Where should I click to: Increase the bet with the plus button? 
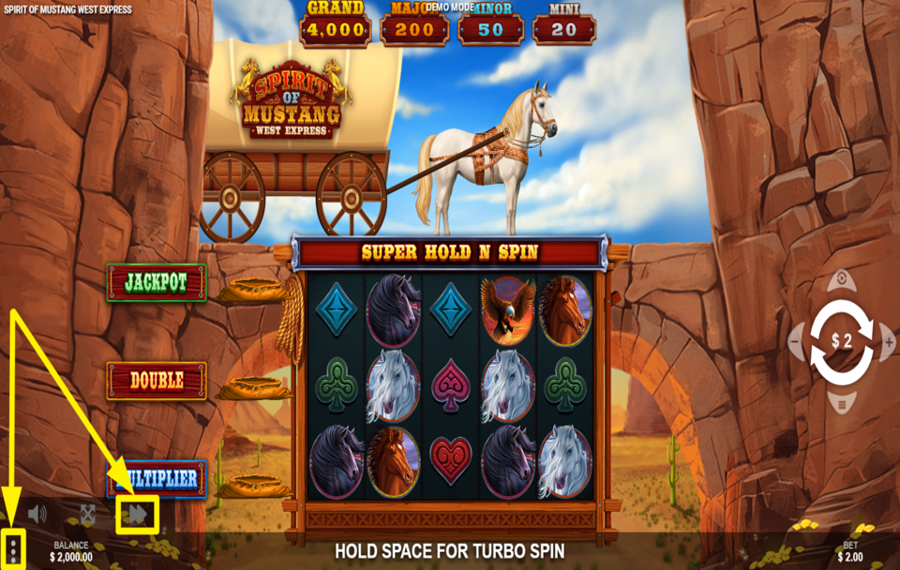click(x=889, y=342)
